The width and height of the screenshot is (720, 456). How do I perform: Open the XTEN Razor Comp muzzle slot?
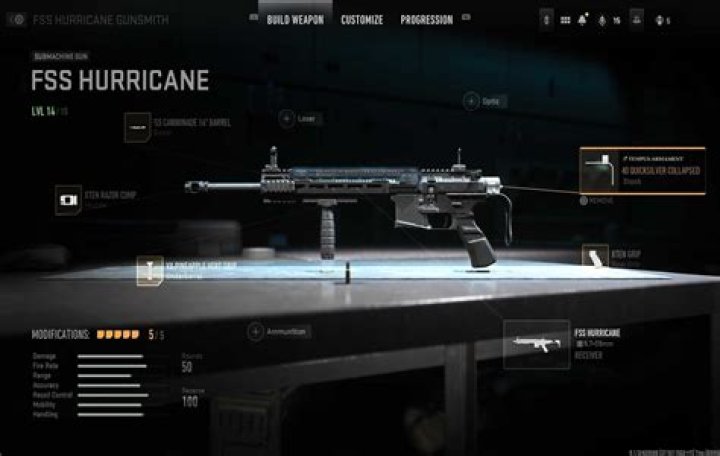pos(69,197)
